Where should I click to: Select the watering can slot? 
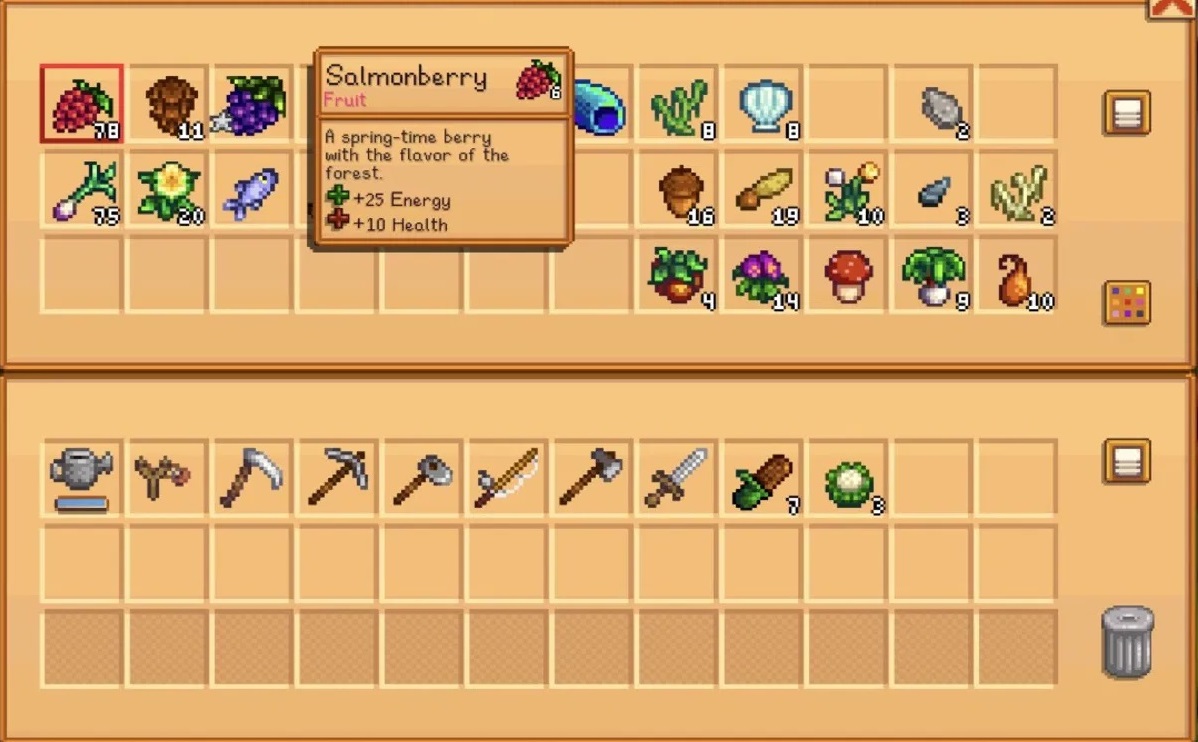pyautogui.click(x=82, y=477)
